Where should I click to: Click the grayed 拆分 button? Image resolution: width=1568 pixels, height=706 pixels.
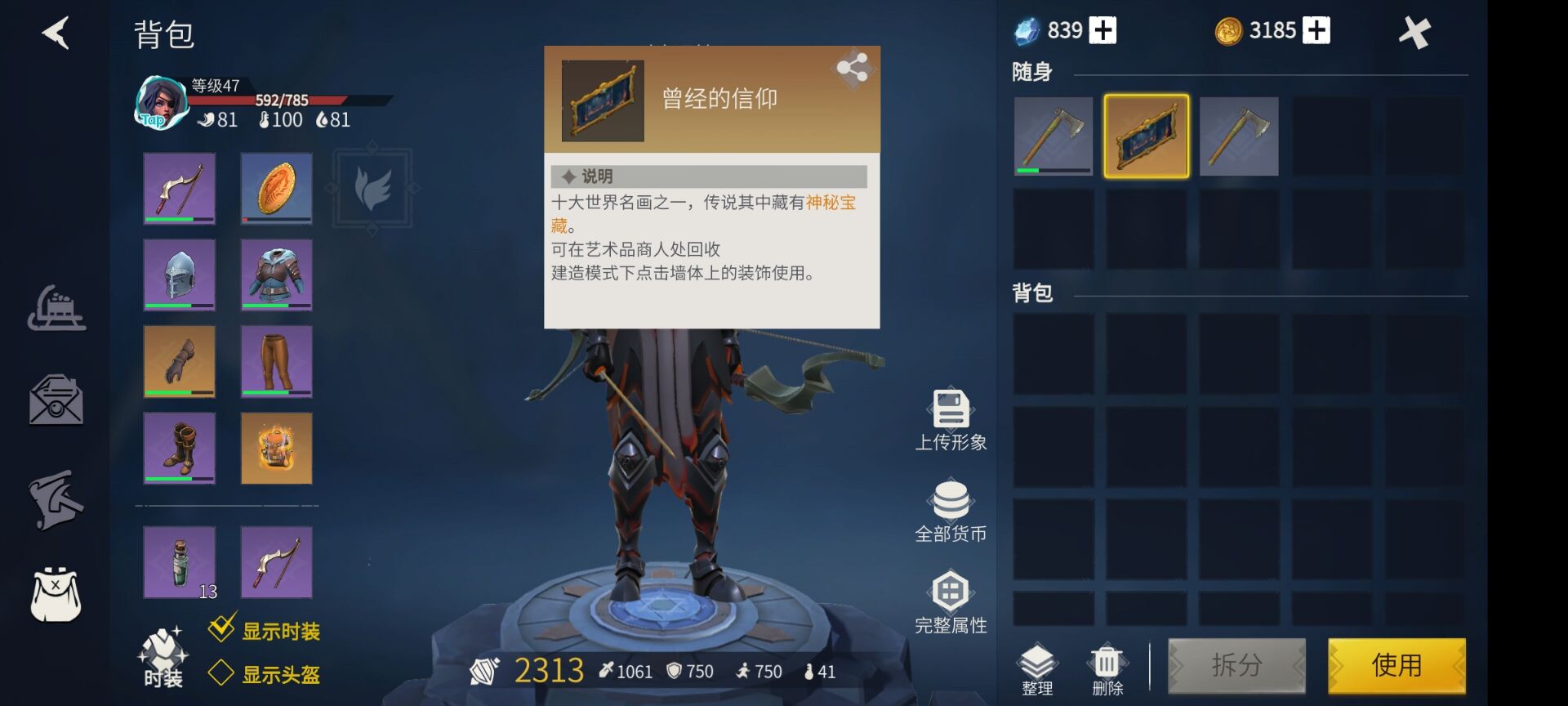1236,665
